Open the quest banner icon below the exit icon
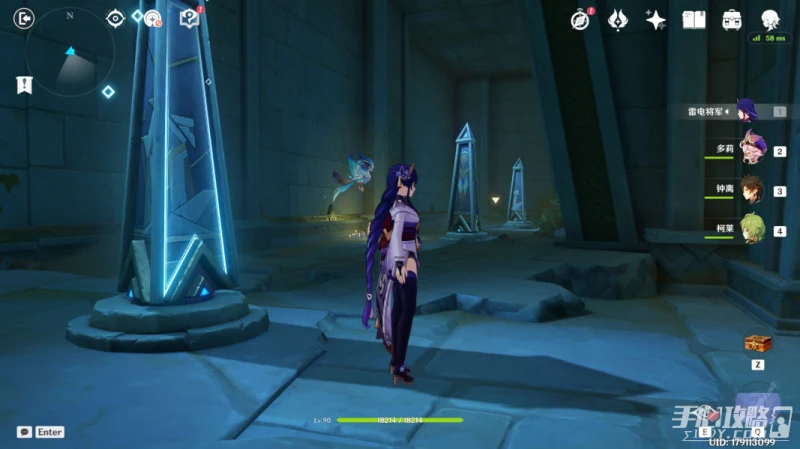The height and width of the screenshot is (449, 800). click(x=25, y=85)
